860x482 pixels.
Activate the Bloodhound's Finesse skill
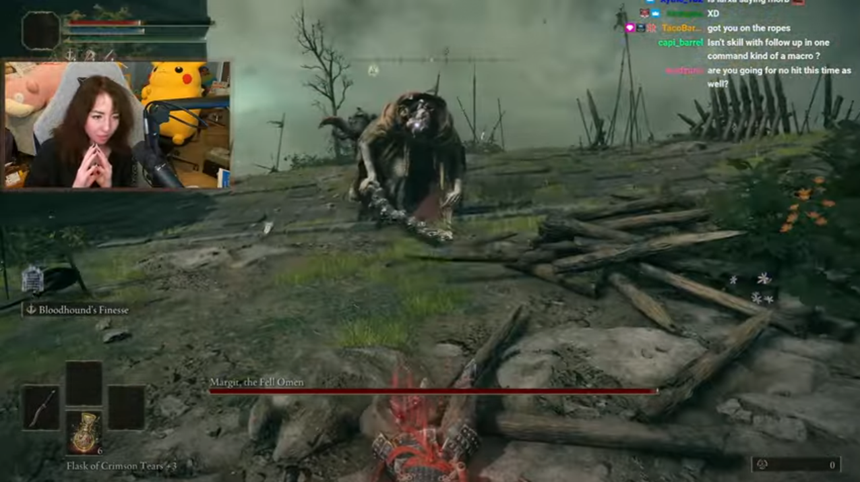pyautogui.click(x=79, y=310)
